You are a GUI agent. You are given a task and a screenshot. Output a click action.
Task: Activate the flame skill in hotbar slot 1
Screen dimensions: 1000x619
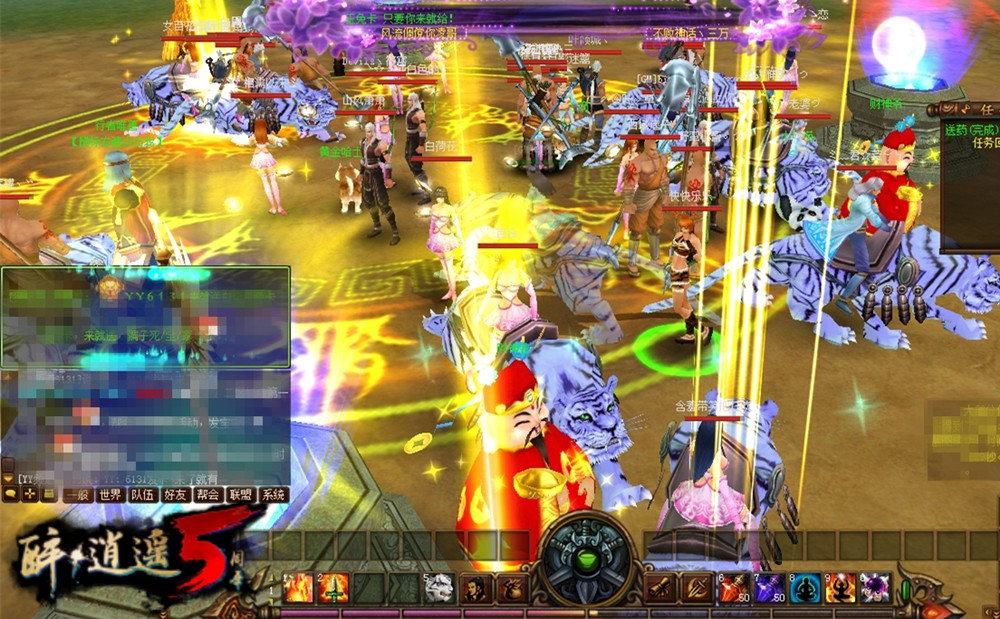[x=299, y=588]
